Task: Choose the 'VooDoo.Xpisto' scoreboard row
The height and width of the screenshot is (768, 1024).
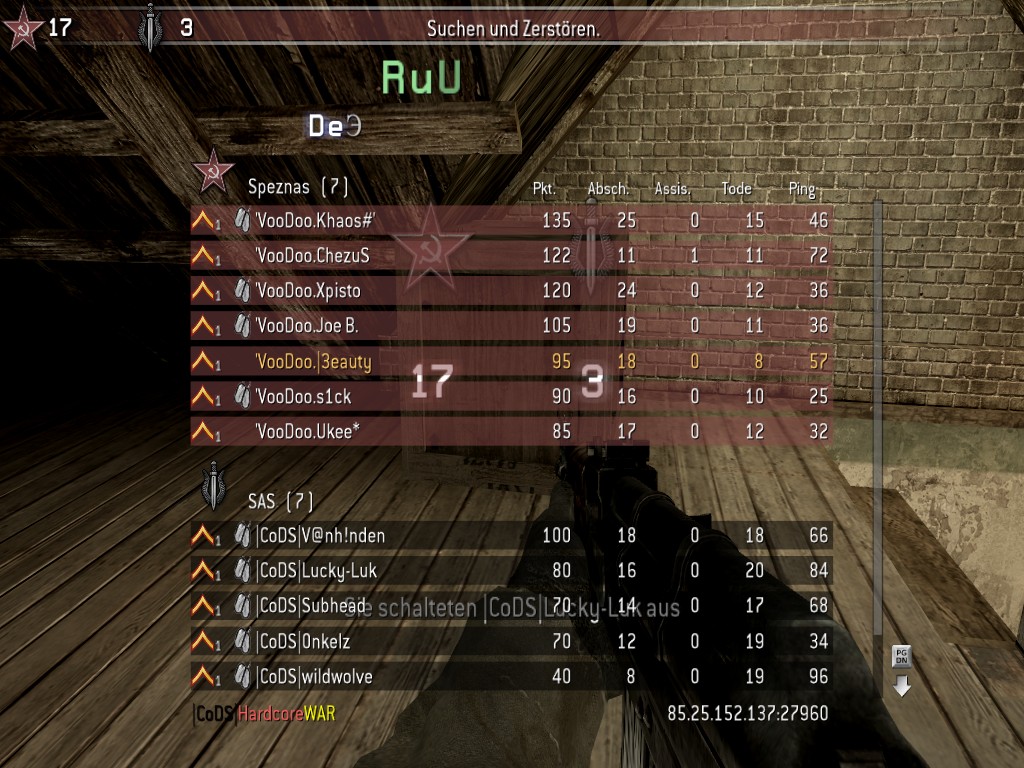Action: [x=511, y=291]
